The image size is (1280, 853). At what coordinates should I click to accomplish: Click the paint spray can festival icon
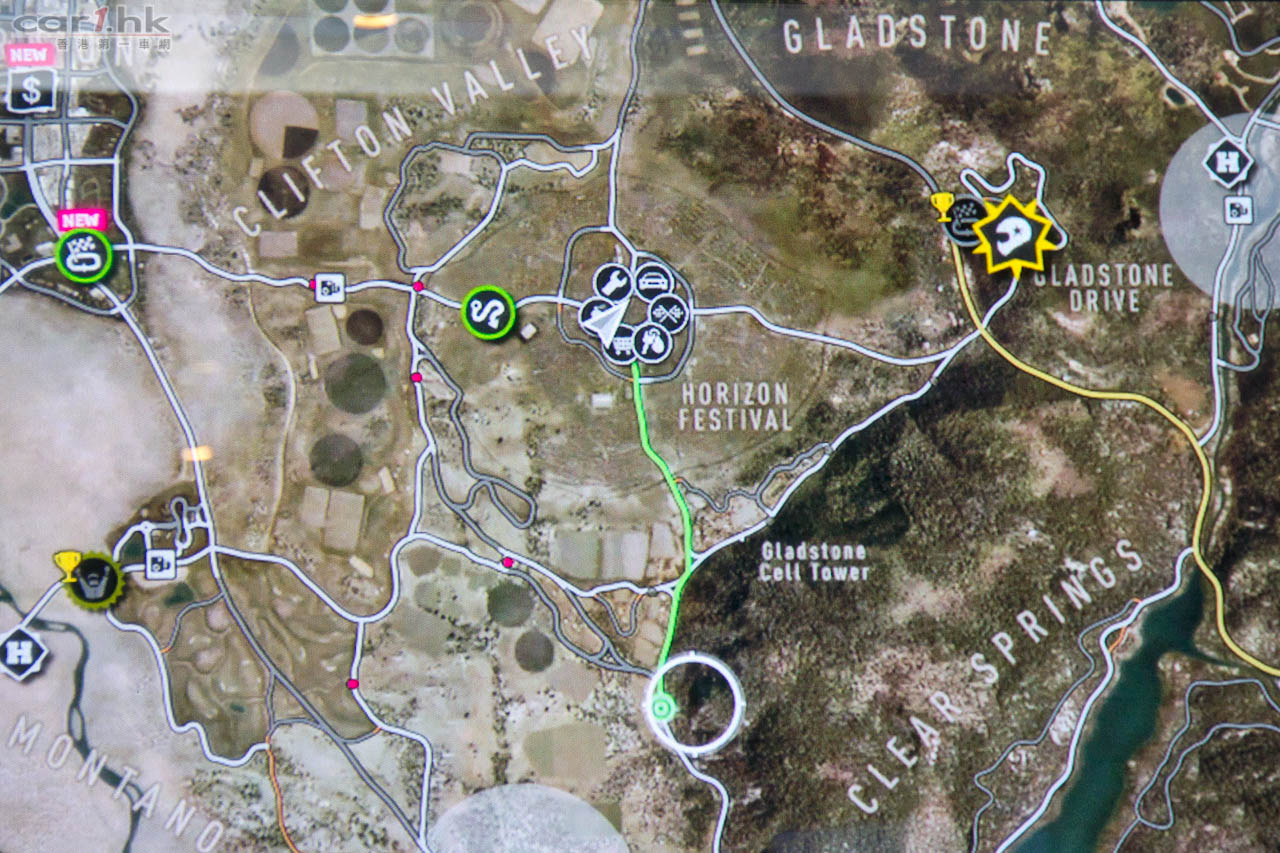(652, 345)
